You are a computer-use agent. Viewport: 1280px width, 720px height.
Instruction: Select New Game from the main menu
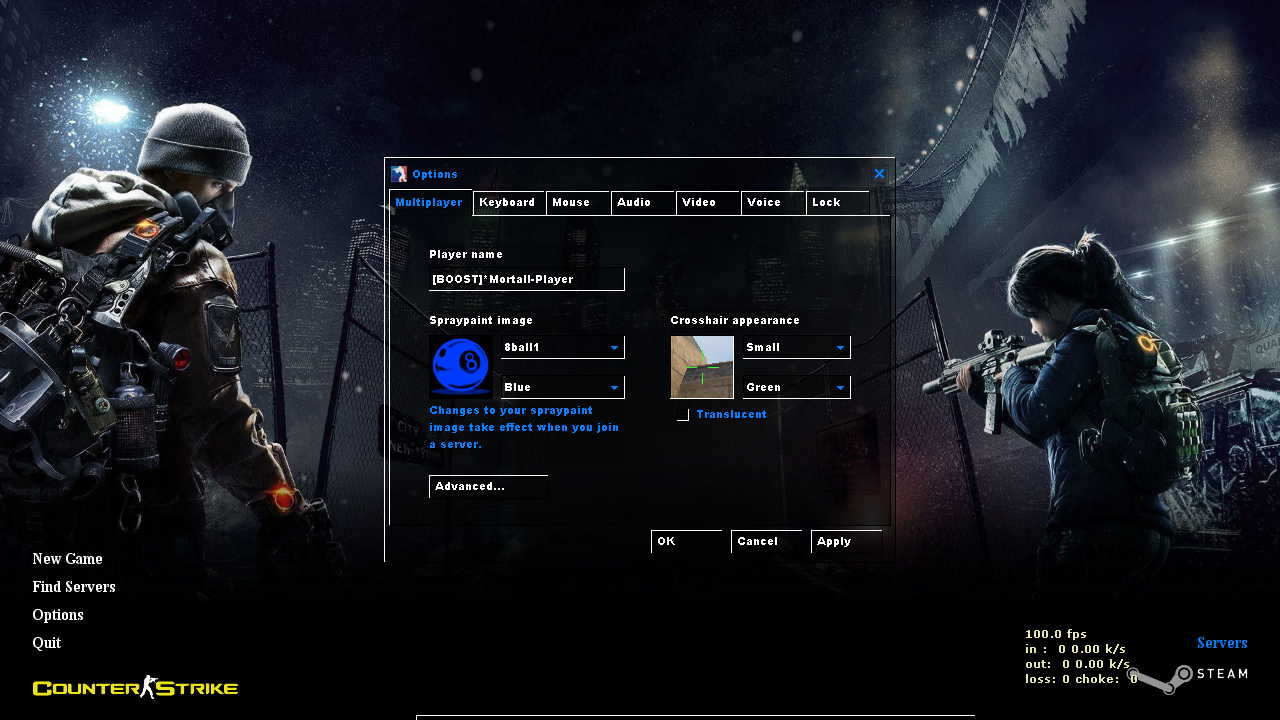coord(67,558)
